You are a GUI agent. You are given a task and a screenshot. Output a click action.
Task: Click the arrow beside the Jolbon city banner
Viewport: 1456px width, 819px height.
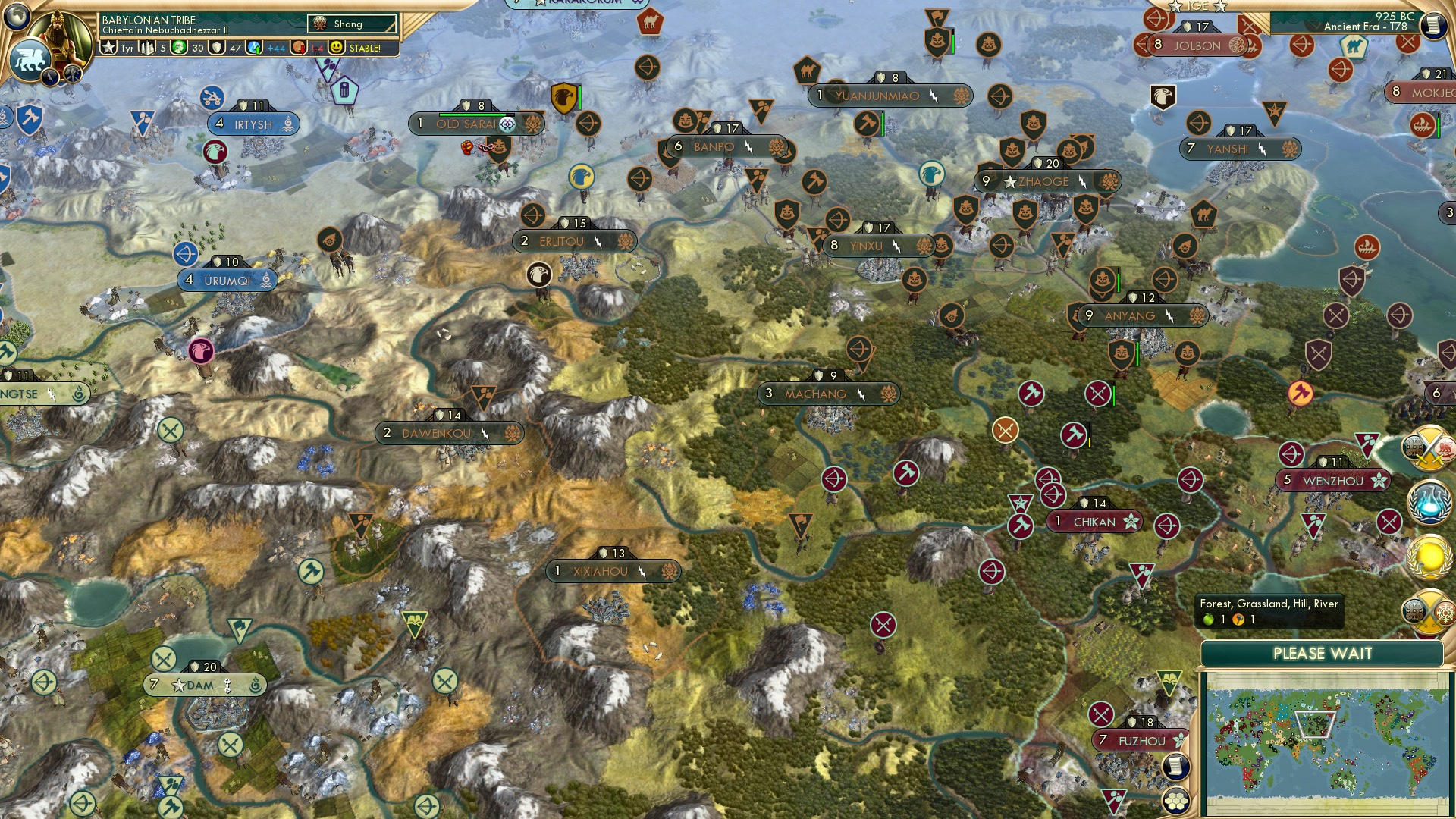pos(1142,45)
